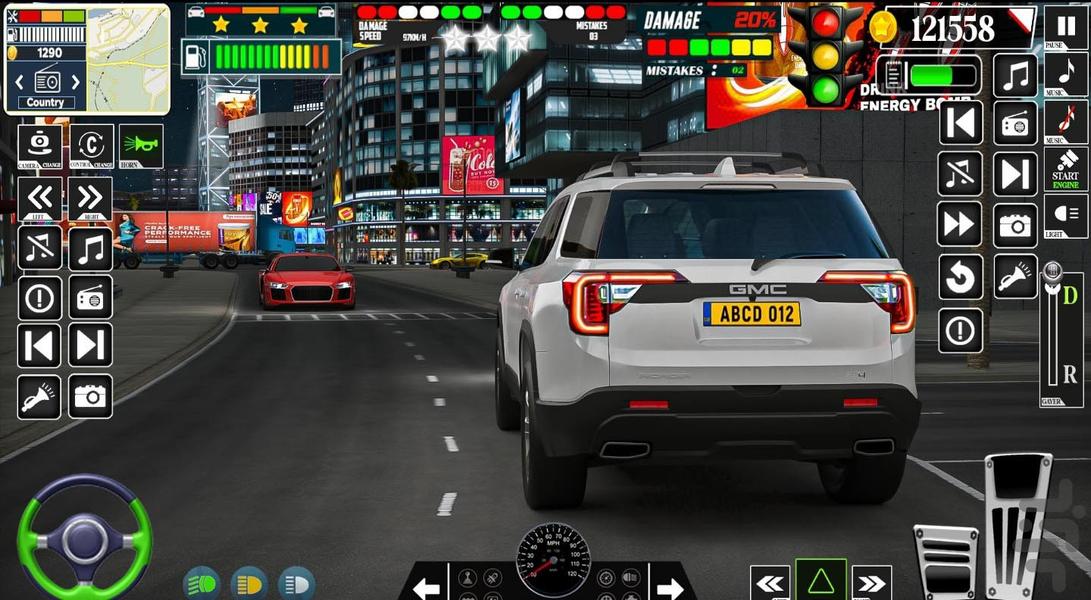Switch view with the Camera Change button

click(40, 146)
